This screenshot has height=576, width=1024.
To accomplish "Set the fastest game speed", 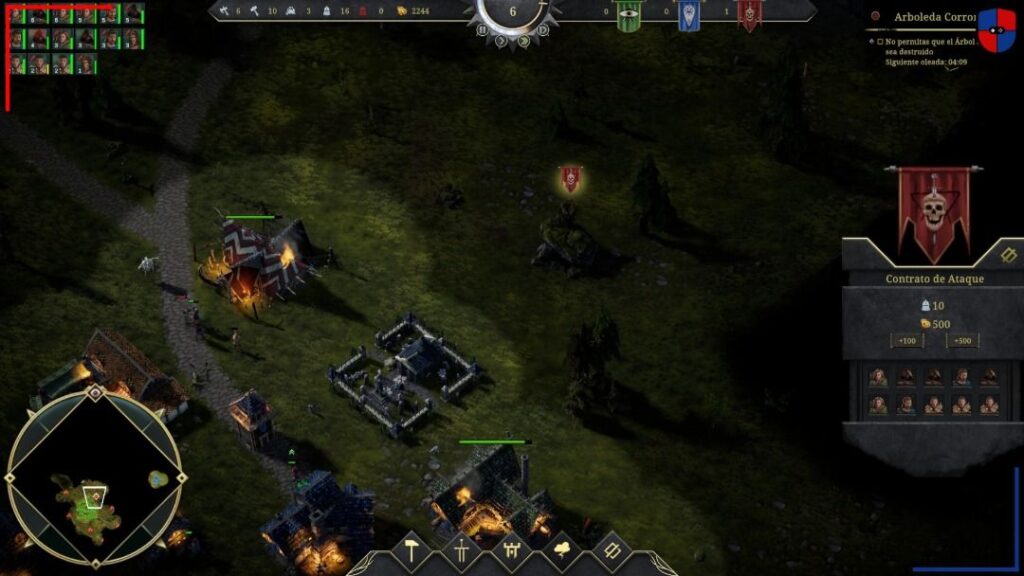I will [x=543, y=30].
